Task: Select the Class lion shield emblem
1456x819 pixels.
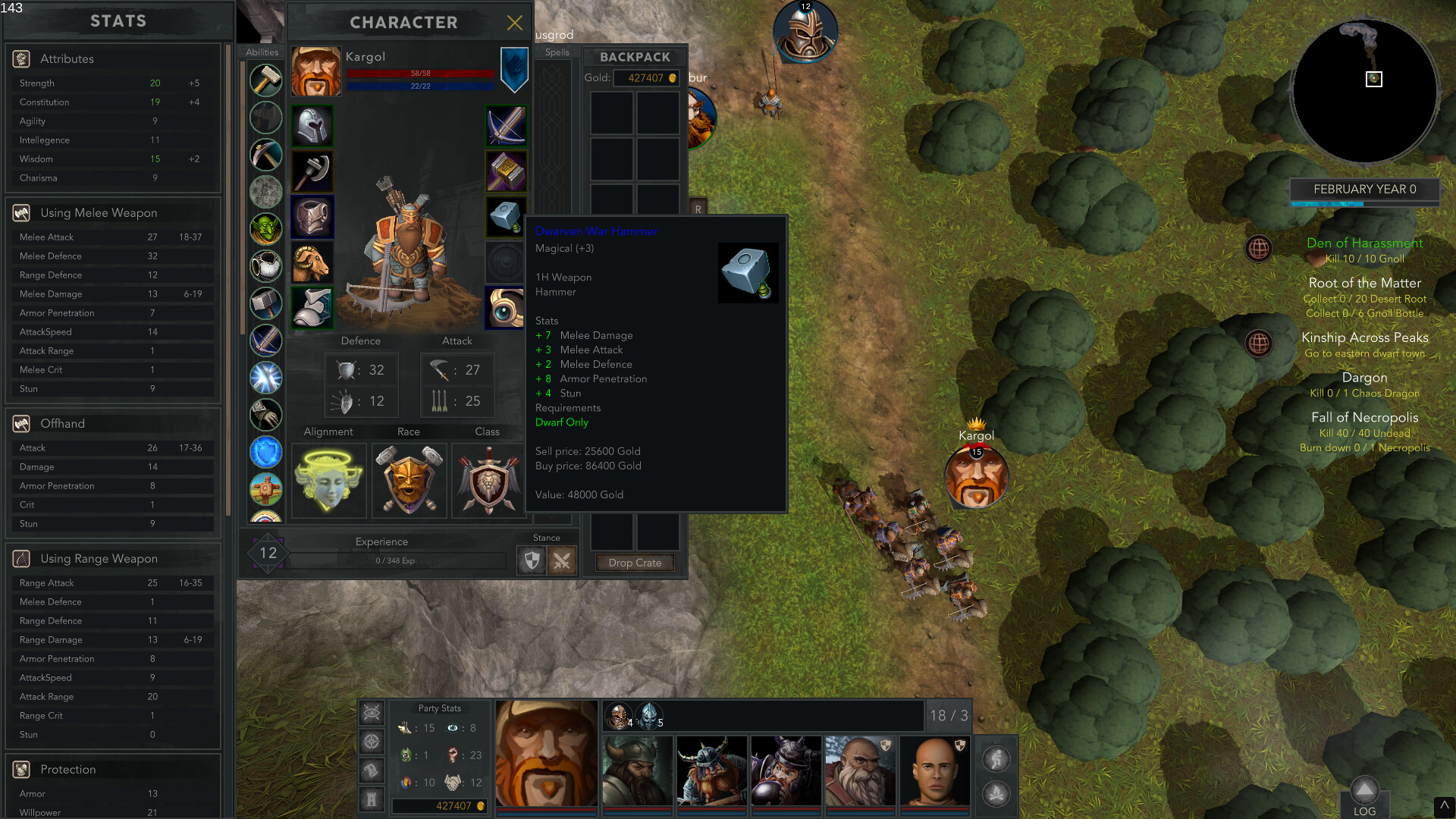Action: click(488, 480)
